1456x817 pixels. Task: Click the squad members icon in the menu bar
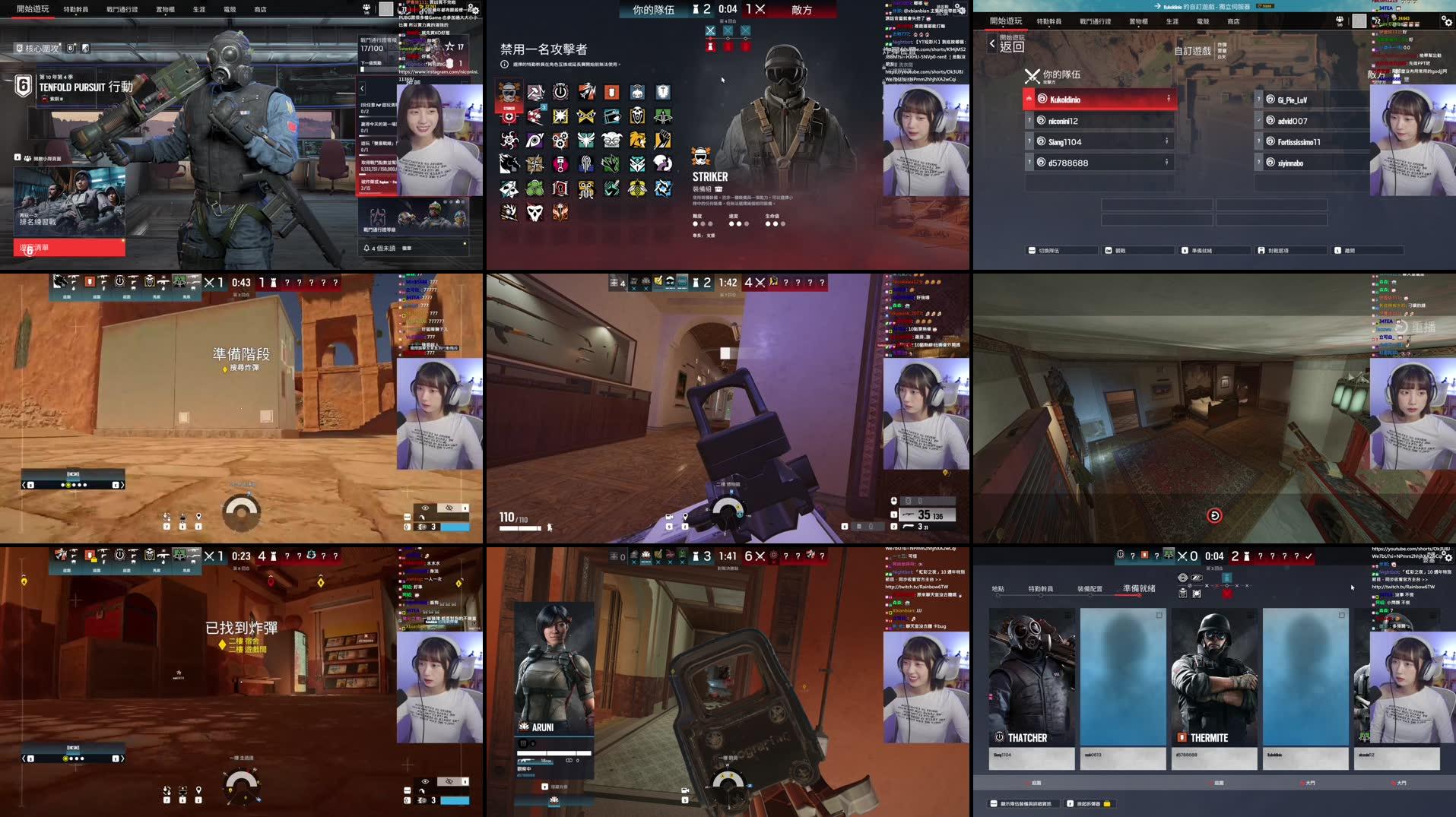1339,20
